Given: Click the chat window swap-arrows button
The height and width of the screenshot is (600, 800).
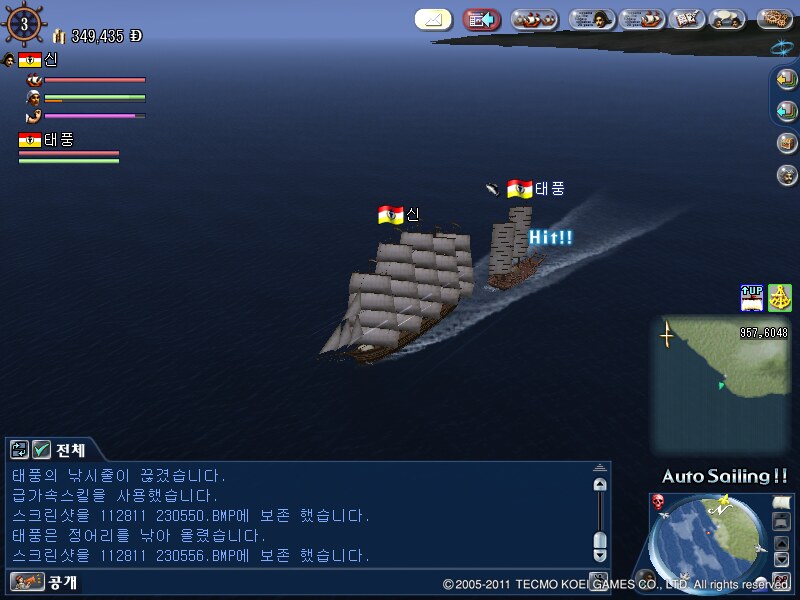Looking at the screenshot, I should 20,450.
